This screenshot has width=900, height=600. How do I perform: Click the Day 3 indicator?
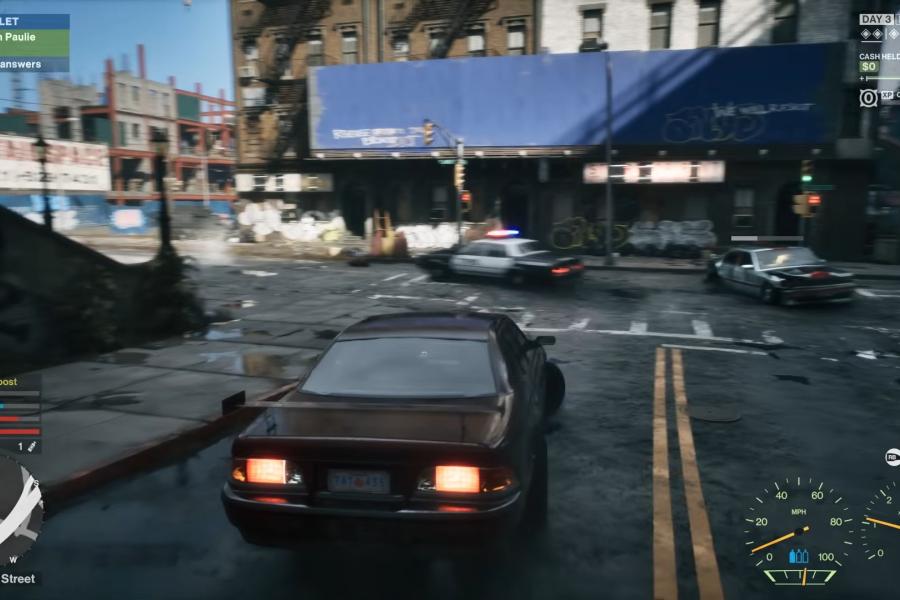coord(878,19)
